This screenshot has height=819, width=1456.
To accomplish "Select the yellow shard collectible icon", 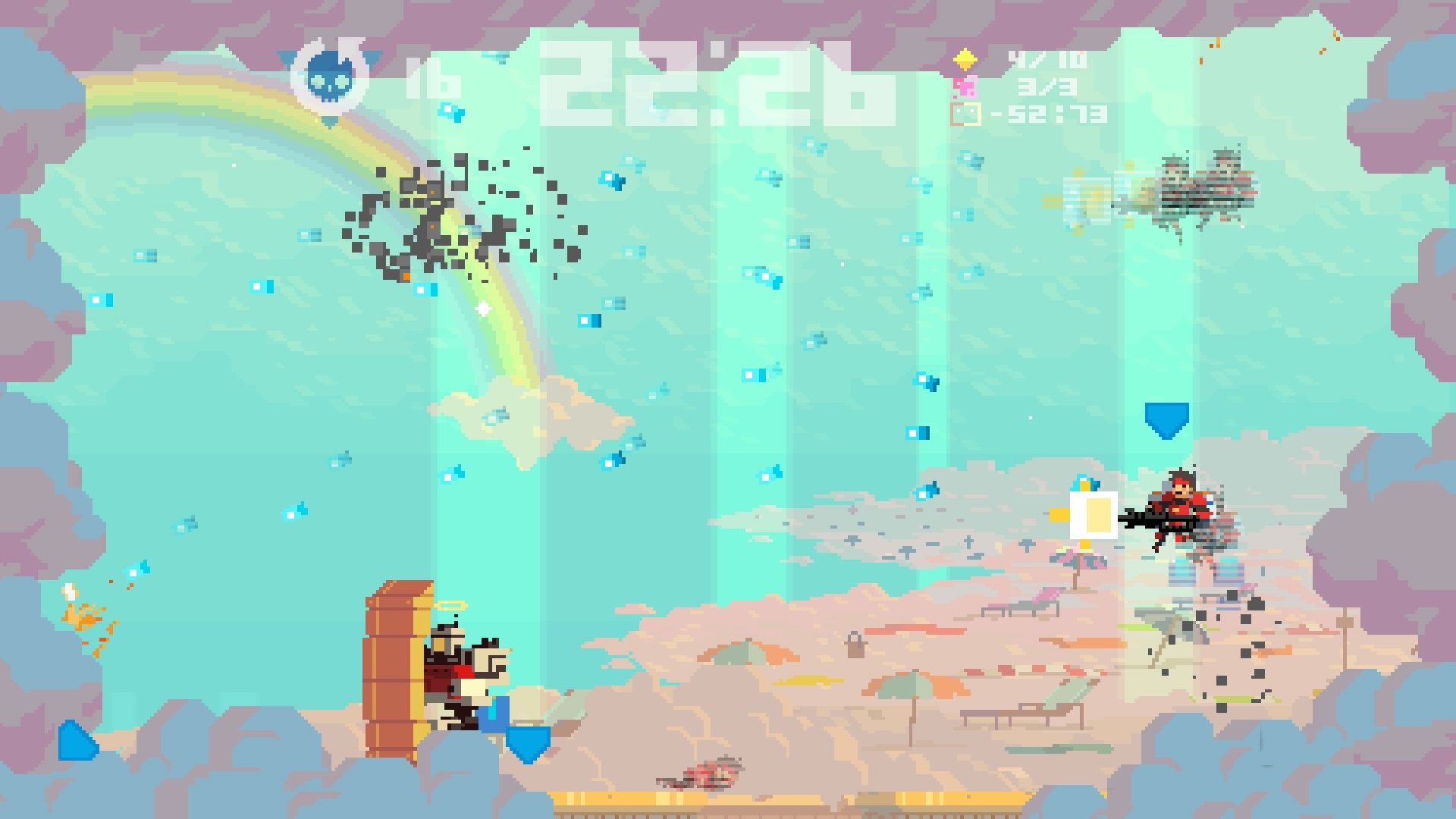I will pyautogui.click(x=965, y=59).
